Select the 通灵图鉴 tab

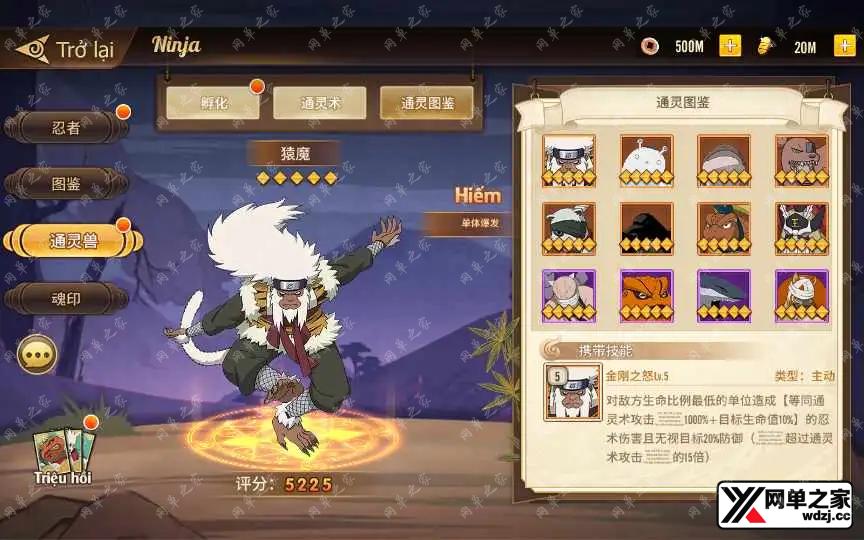427,102
